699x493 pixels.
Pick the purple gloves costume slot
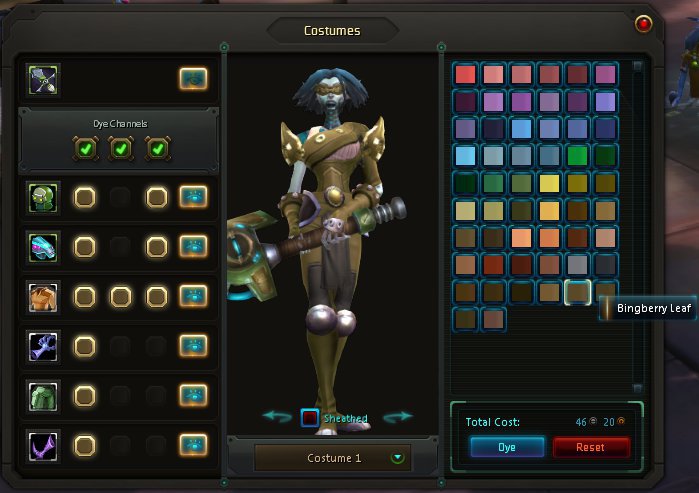44,346
